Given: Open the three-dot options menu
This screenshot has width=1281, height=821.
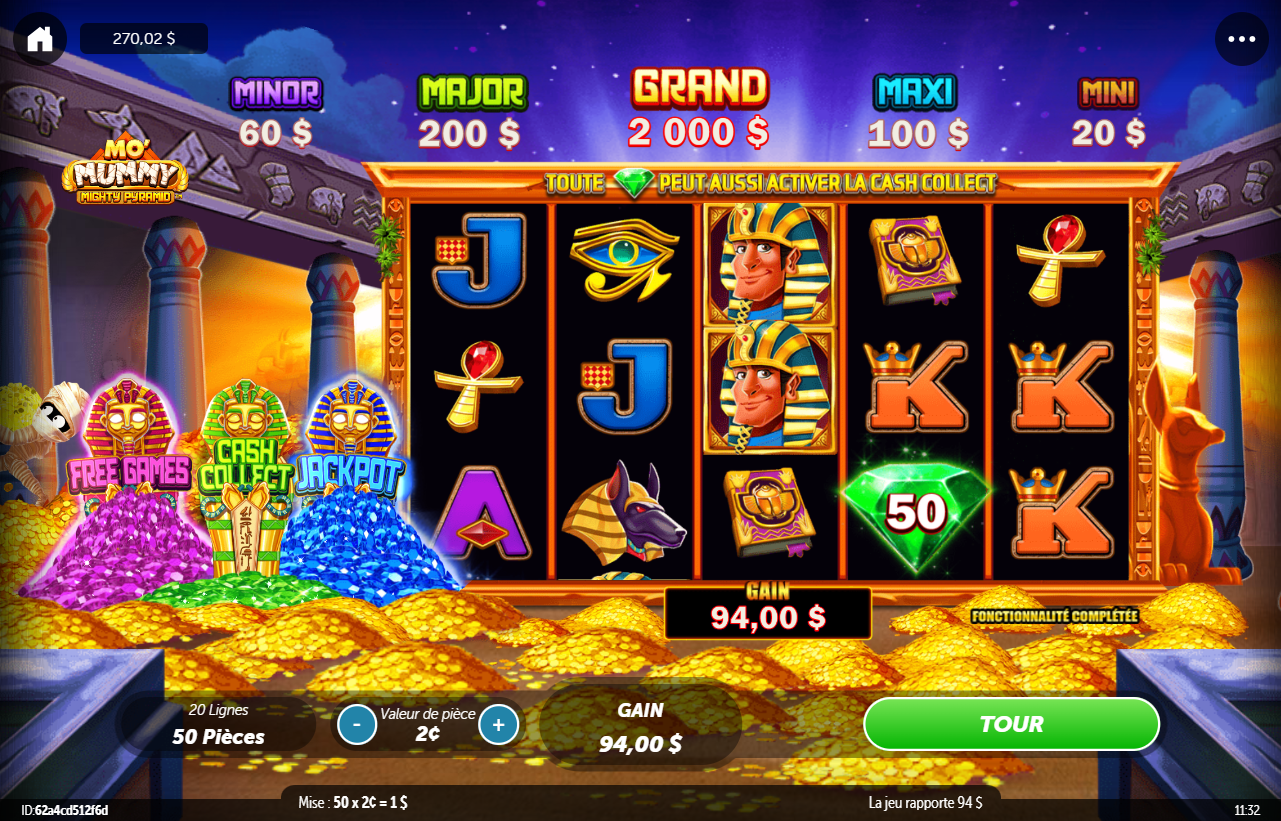Looking at the screenshot, I should point(1240,39).
